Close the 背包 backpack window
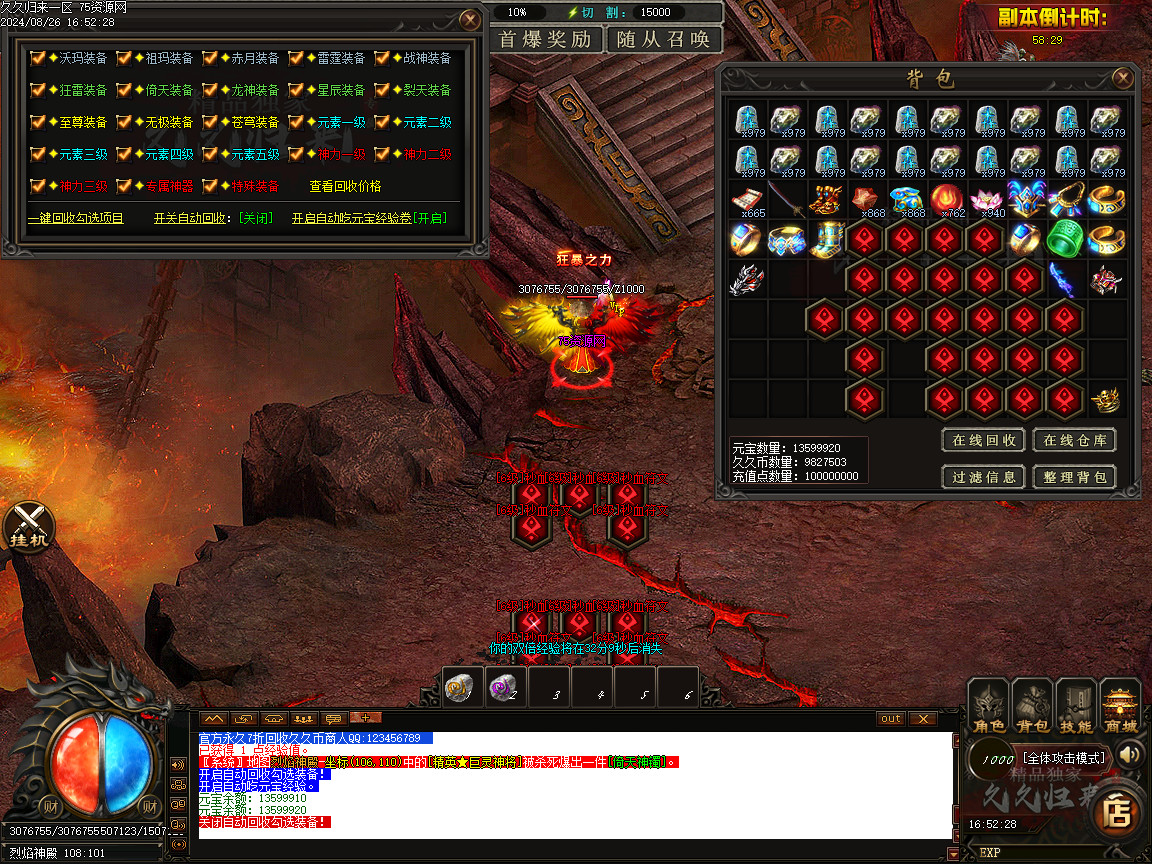 (x=1123, y=78)
